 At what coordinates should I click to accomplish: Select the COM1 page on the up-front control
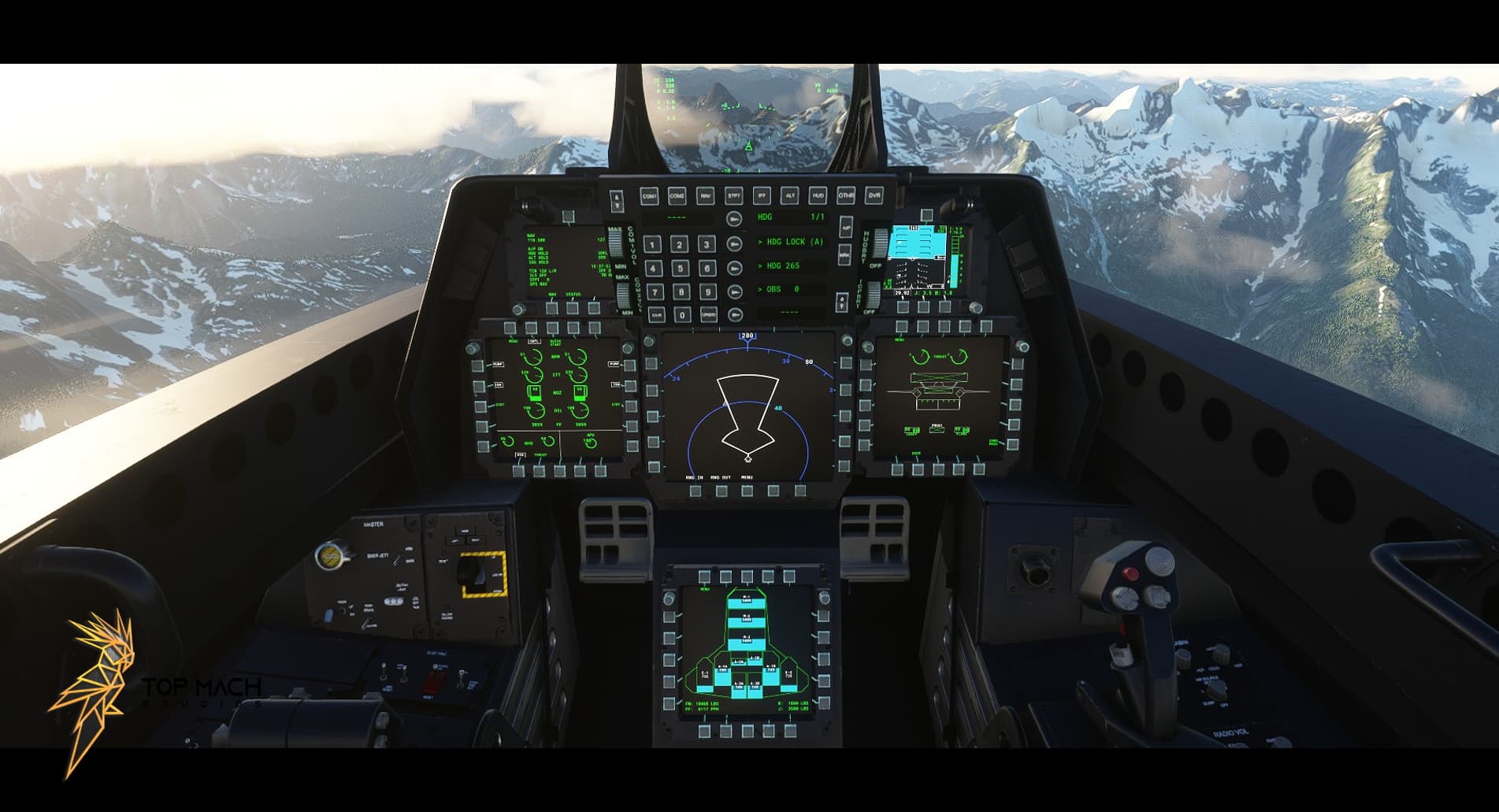(650, 196)
